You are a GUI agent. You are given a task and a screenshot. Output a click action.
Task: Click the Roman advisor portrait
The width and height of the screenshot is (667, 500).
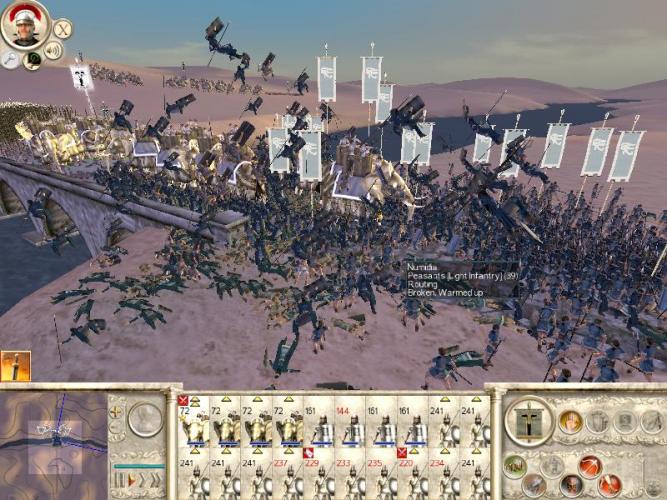24,24
